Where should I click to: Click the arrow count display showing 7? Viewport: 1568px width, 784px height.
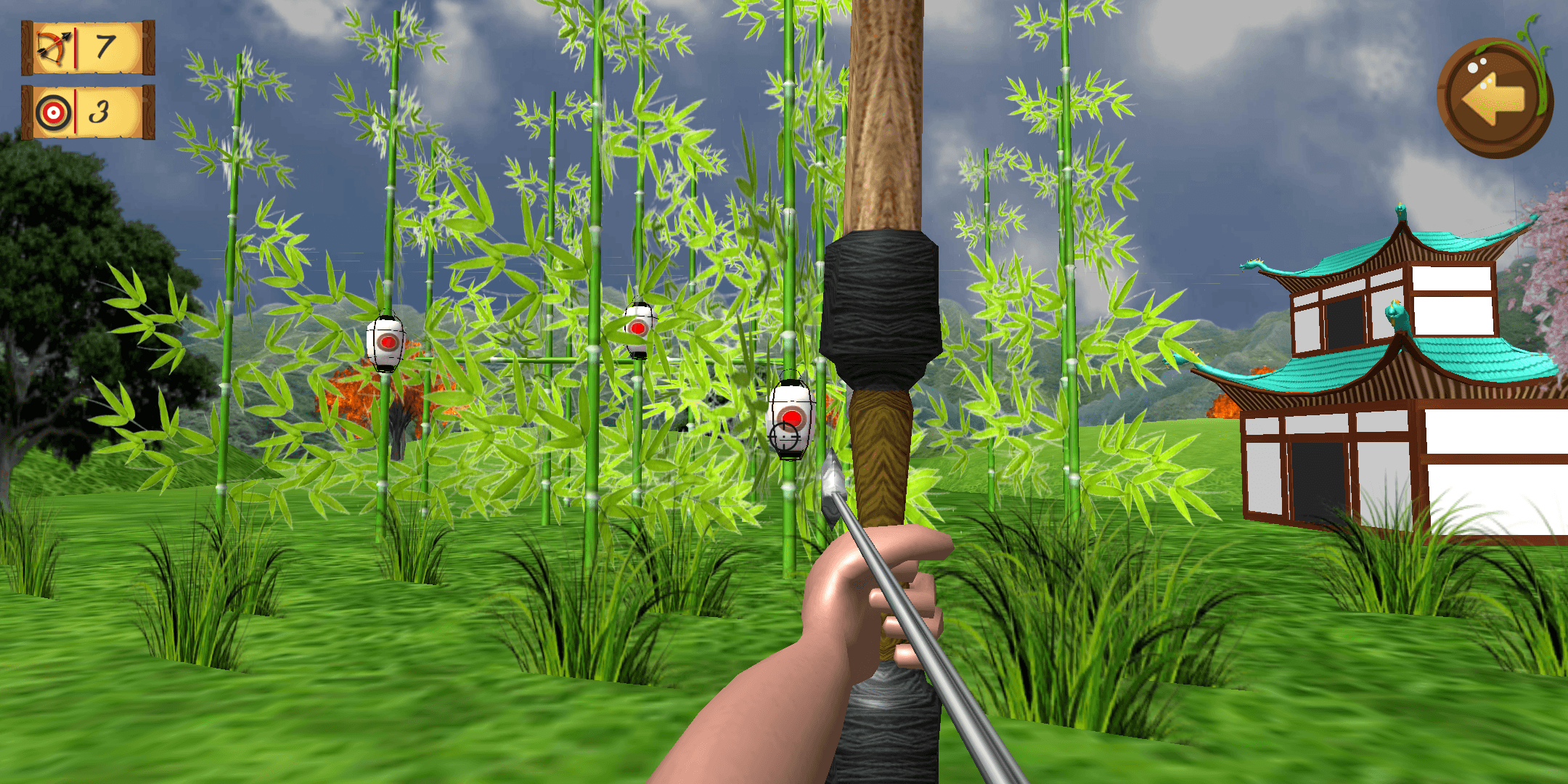coord(104,49)
